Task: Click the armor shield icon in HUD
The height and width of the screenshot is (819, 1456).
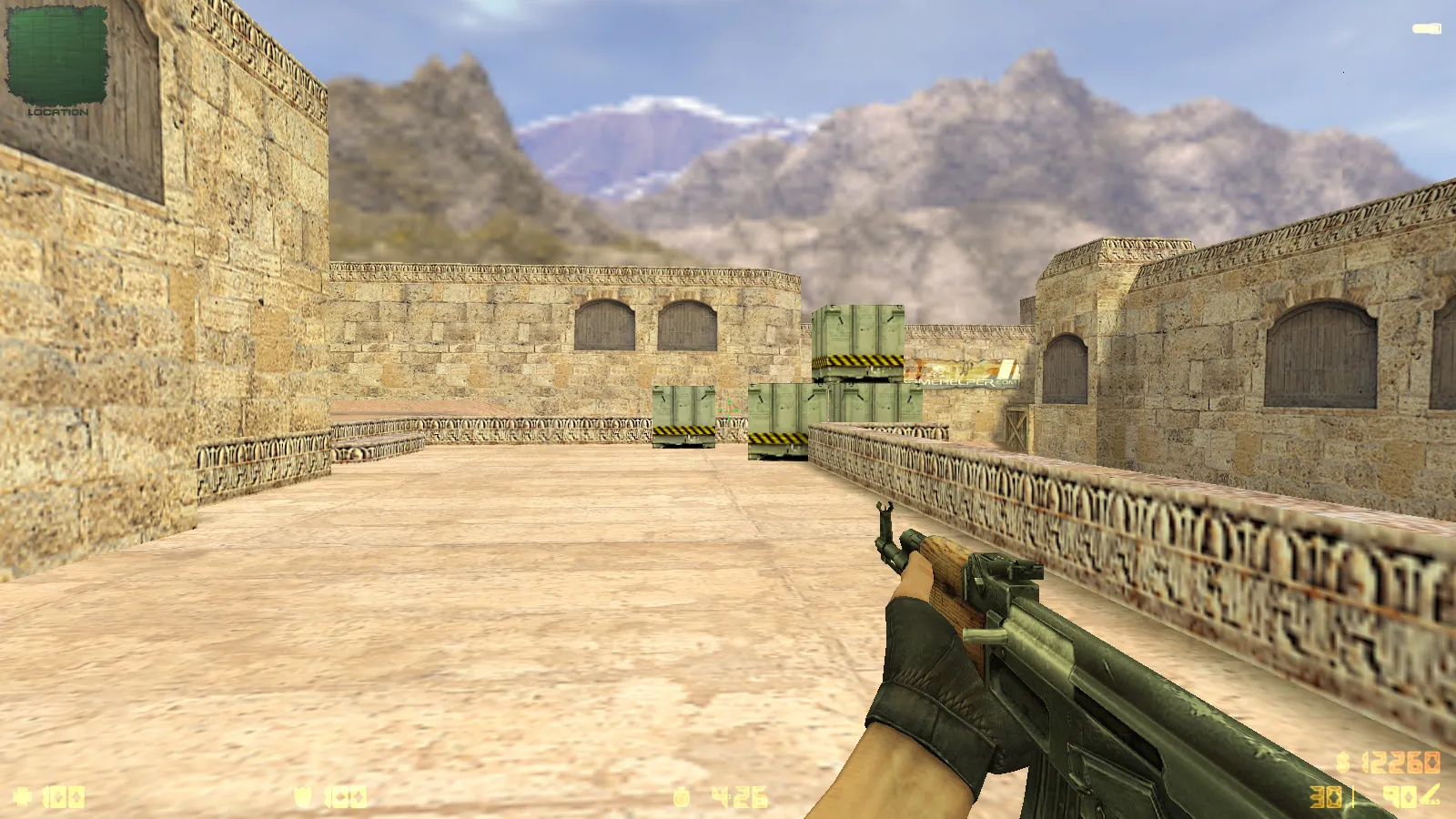Action: (x=301, y=796)
